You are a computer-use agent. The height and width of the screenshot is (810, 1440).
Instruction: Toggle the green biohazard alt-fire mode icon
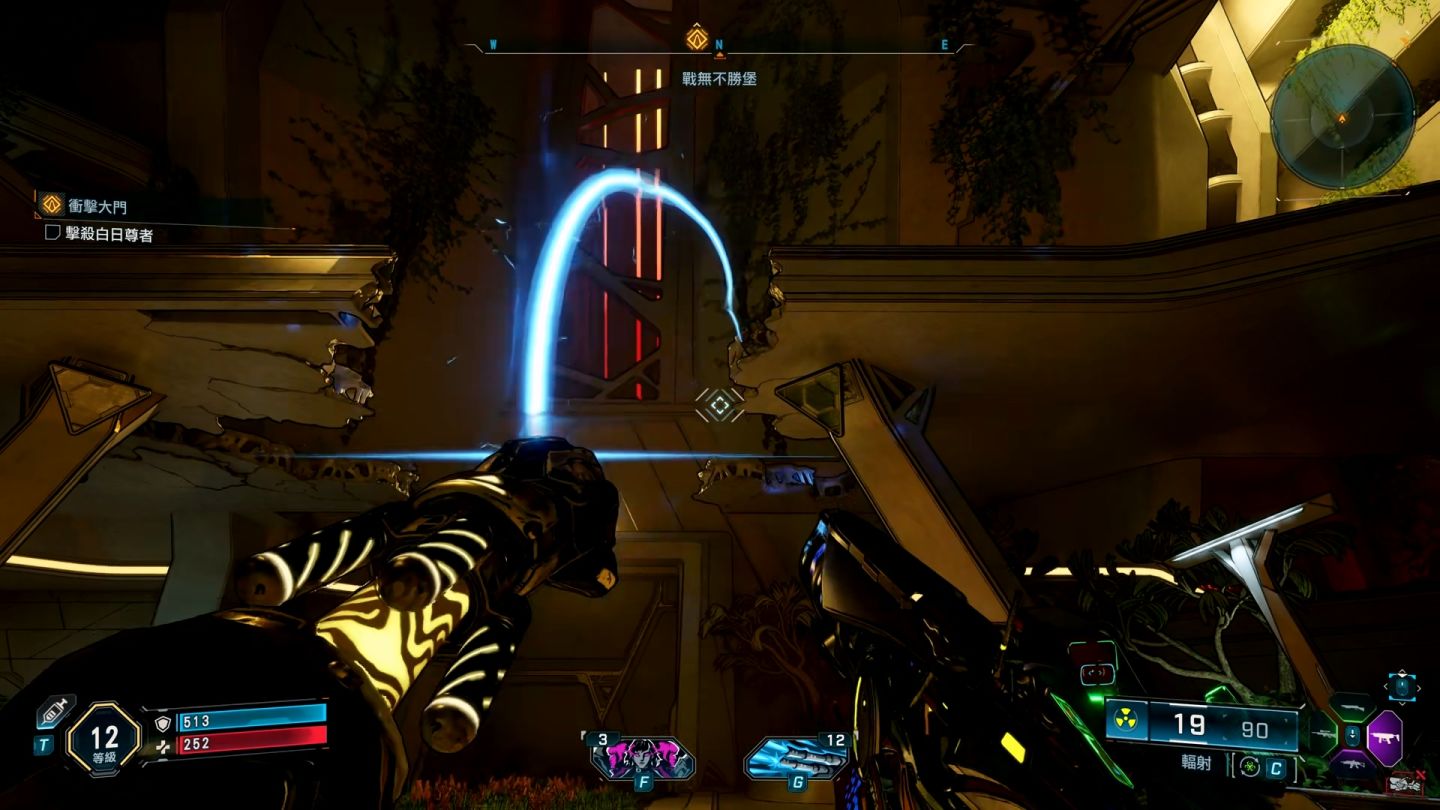[1249, 767]
